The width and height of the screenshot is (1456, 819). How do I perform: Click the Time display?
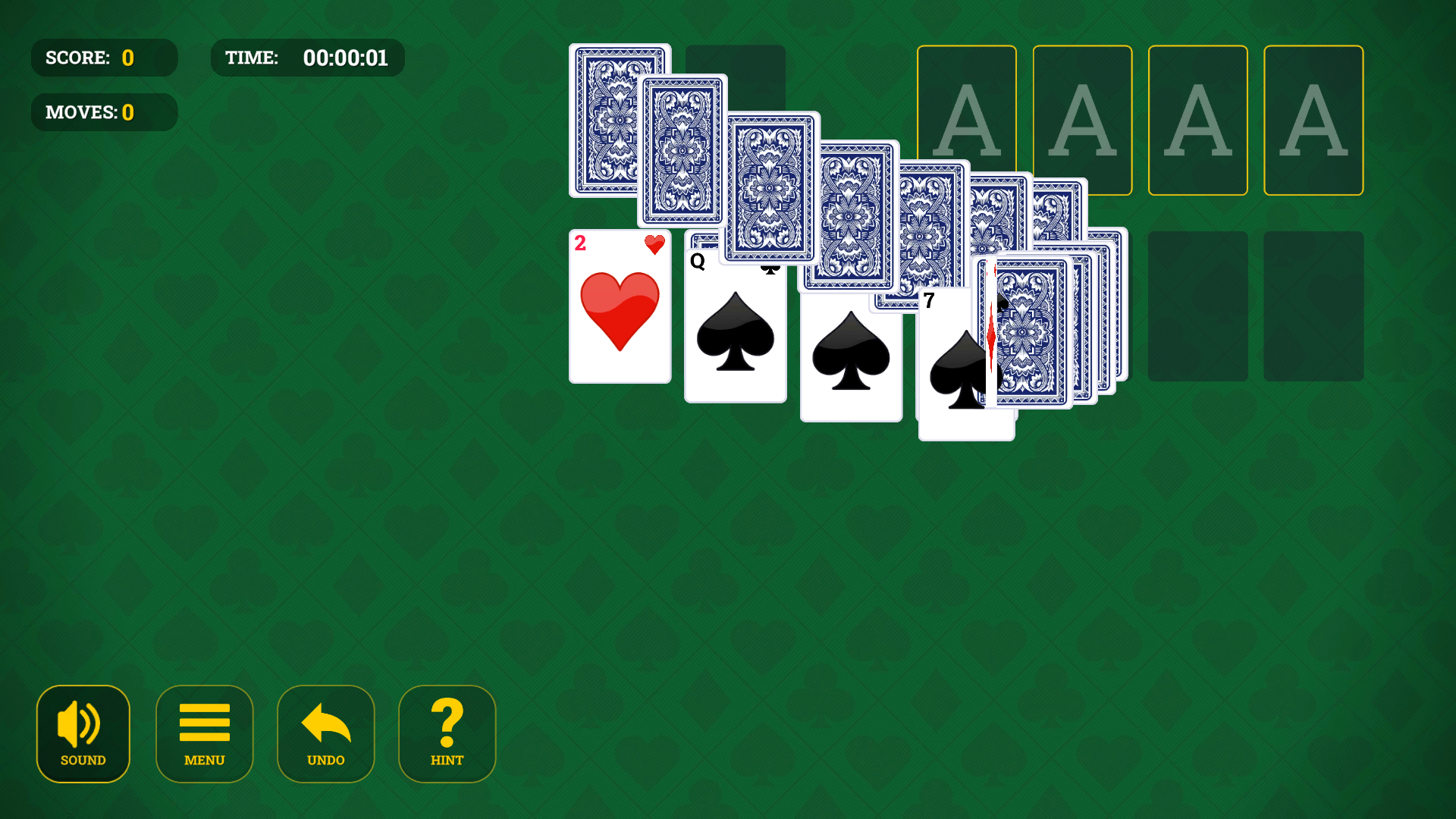coord(307,57)
